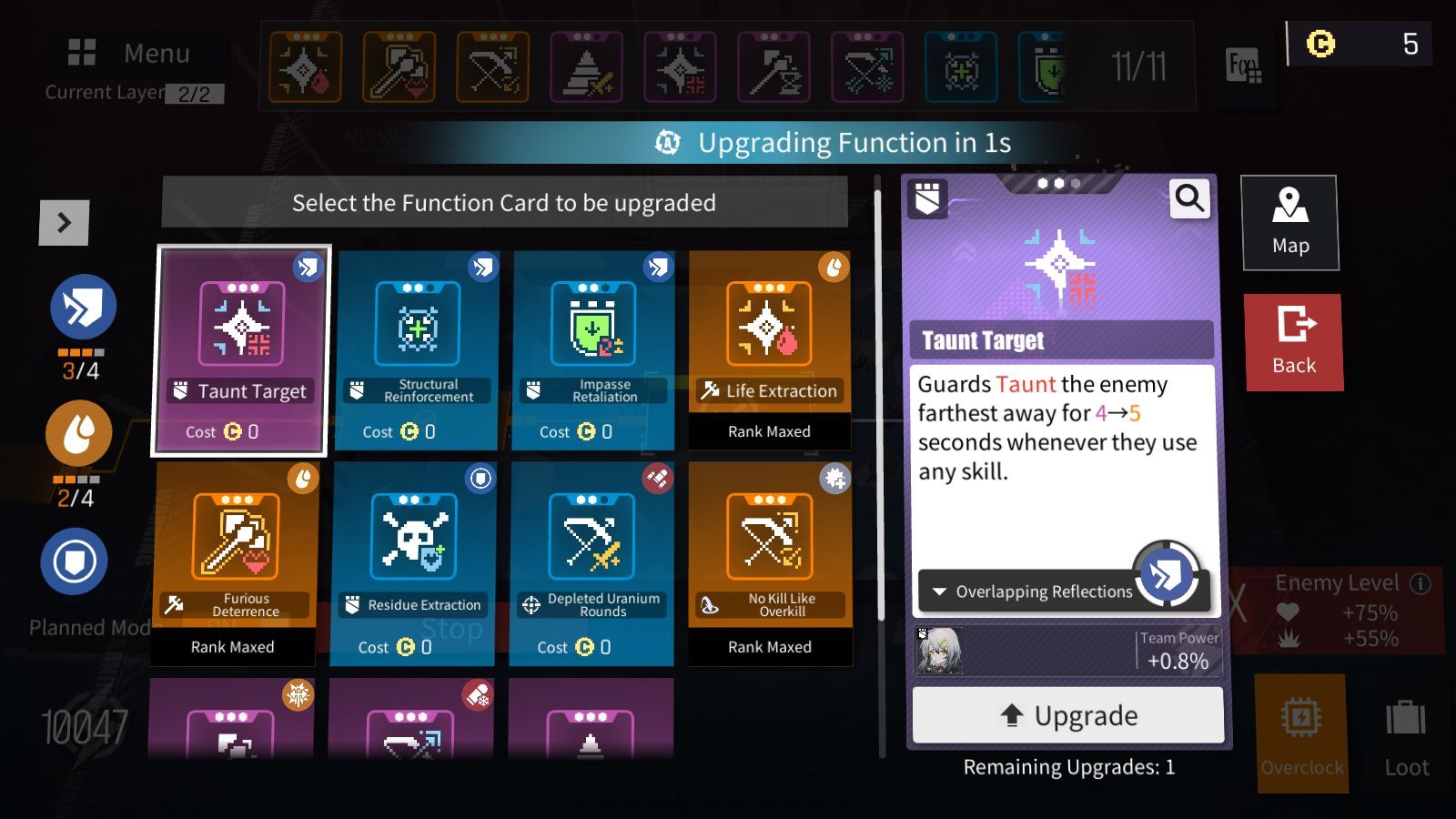Choose the Structural Reinforcement card
Screen dimensions: 1456x819
click(417, 350)
